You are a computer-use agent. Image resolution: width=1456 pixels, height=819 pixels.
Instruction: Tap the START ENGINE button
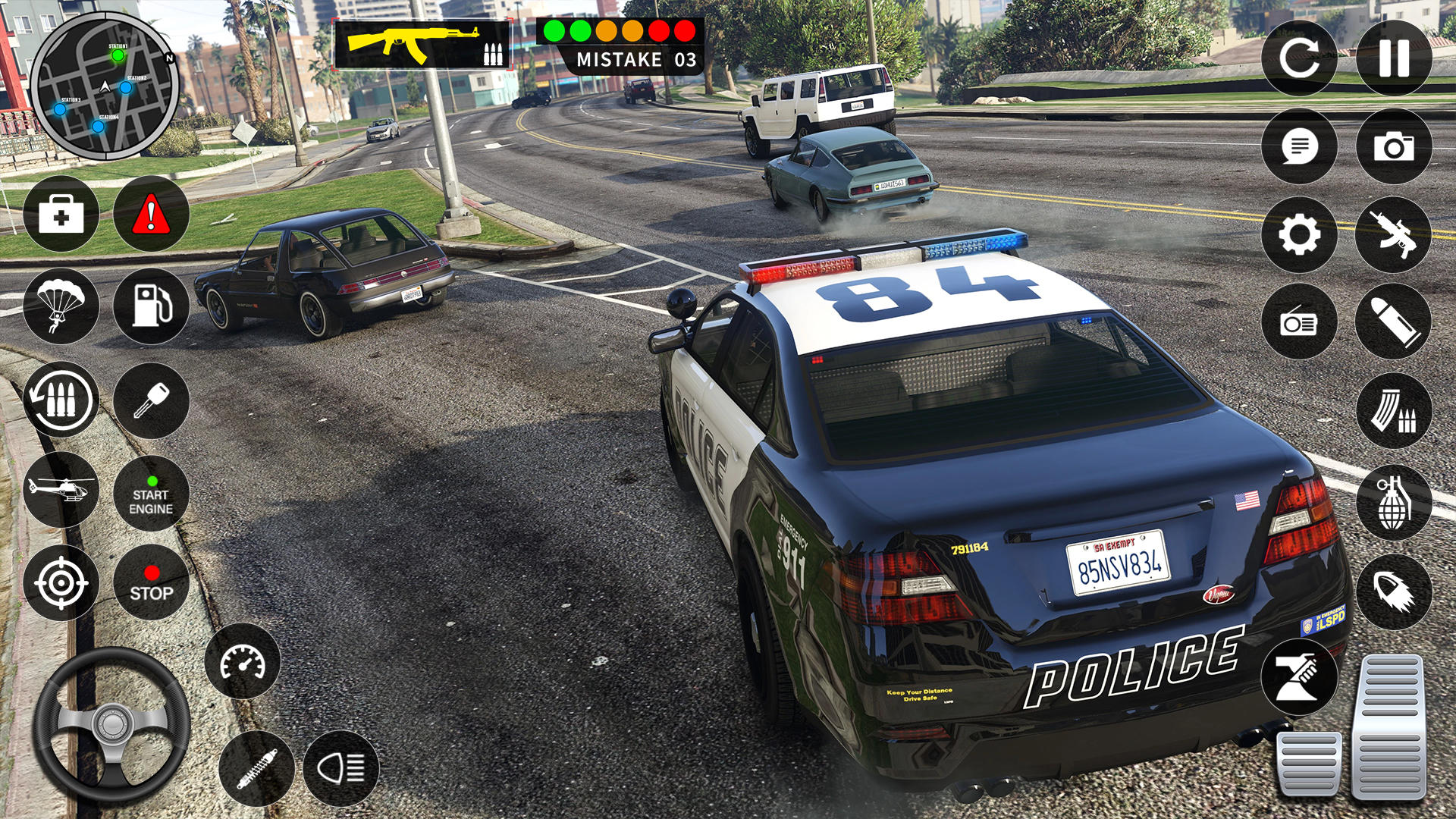tap(151, 494)
